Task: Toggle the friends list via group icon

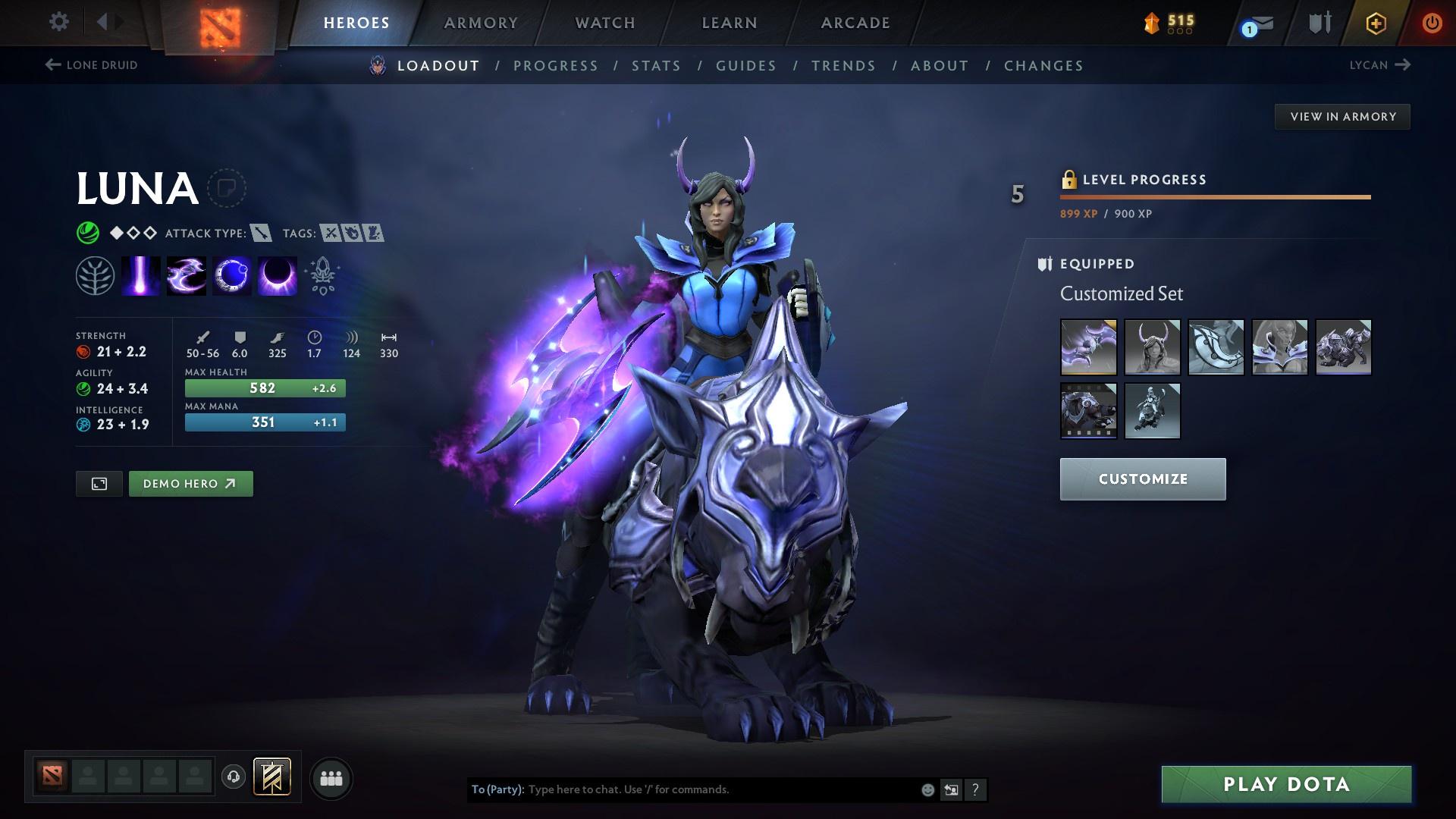Action: click(x=331, y=777)
